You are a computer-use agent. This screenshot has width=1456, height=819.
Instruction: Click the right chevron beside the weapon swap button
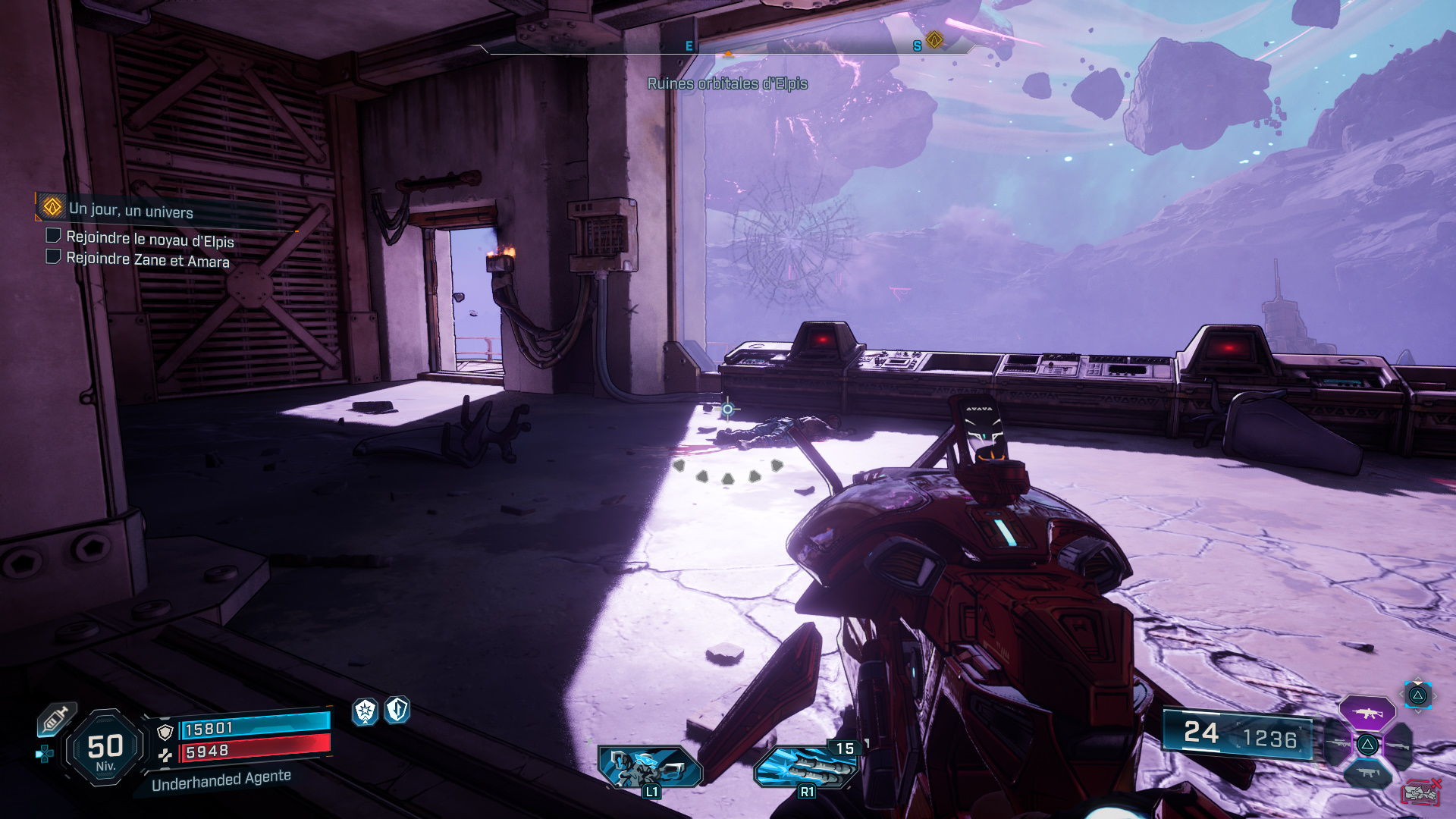1436,695
